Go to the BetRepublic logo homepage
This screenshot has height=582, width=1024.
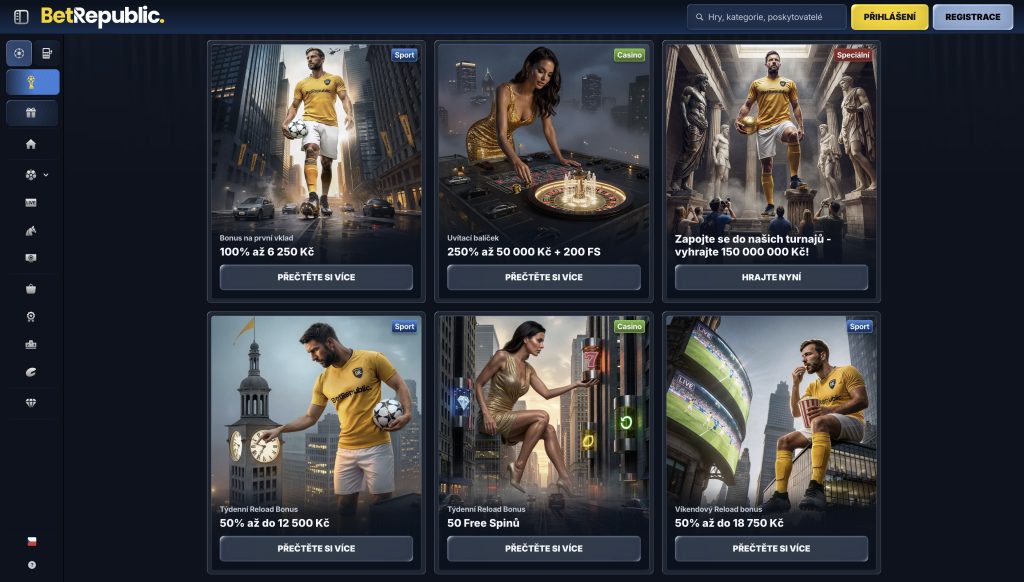[102, 17]
